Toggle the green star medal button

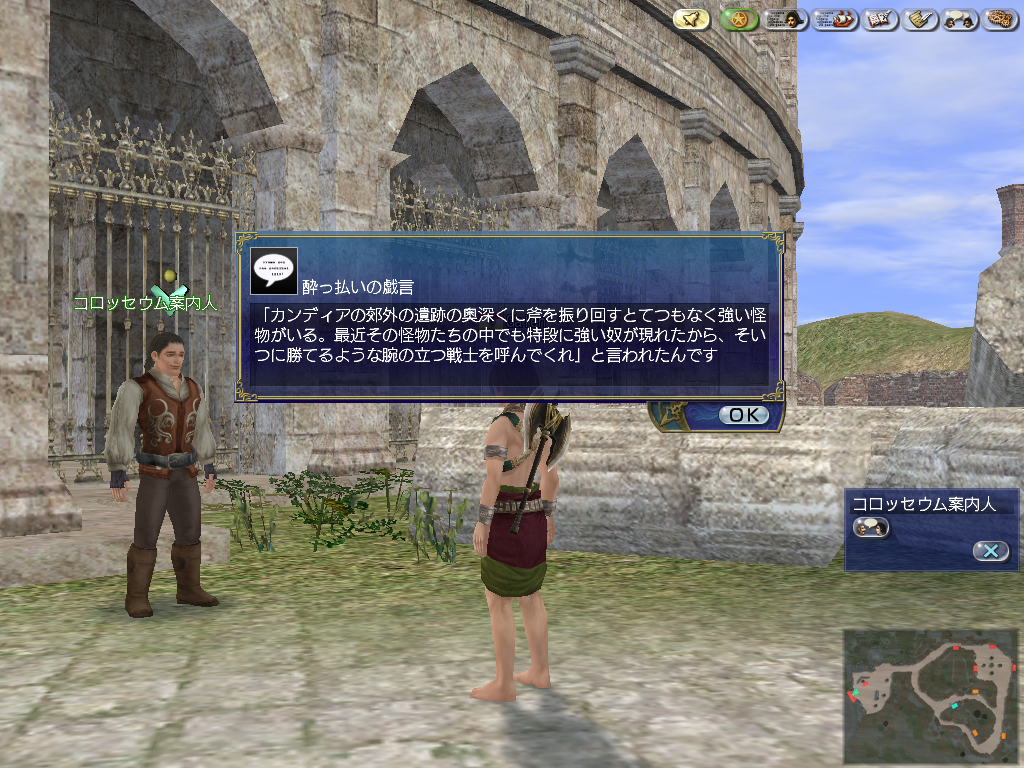pos(738,19)
